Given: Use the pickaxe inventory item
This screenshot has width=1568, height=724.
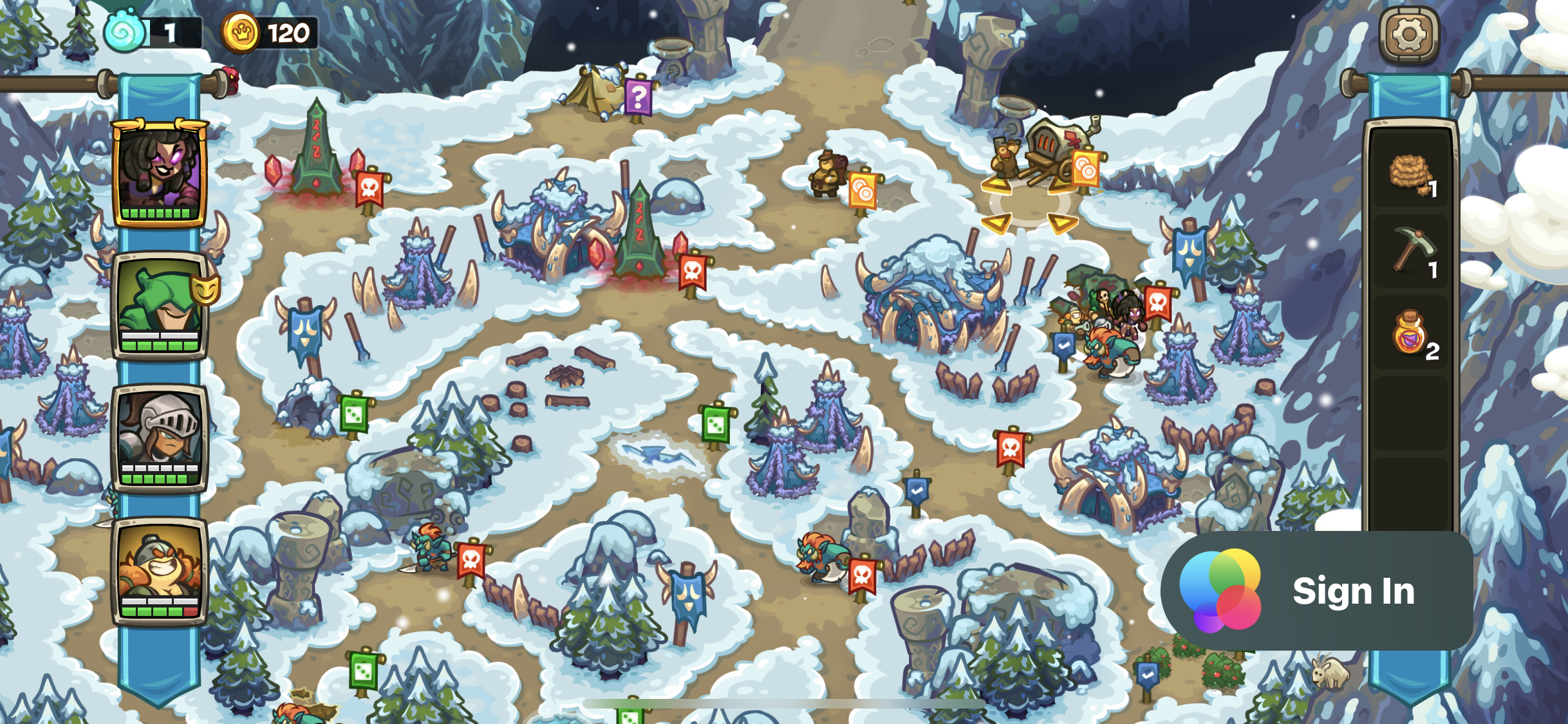Looking at the screenshot, I should click(1410, 252).
